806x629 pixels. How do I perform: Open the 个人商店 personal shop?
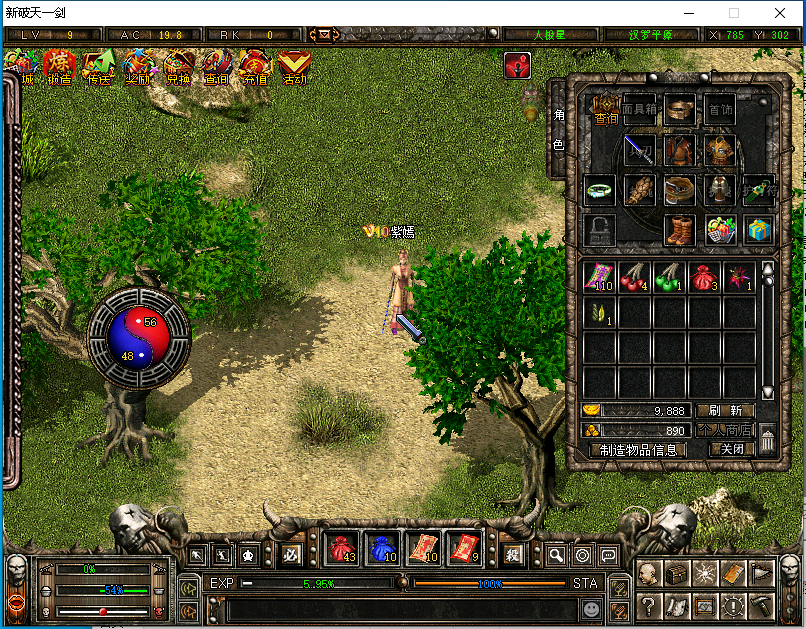coord(725,430)
